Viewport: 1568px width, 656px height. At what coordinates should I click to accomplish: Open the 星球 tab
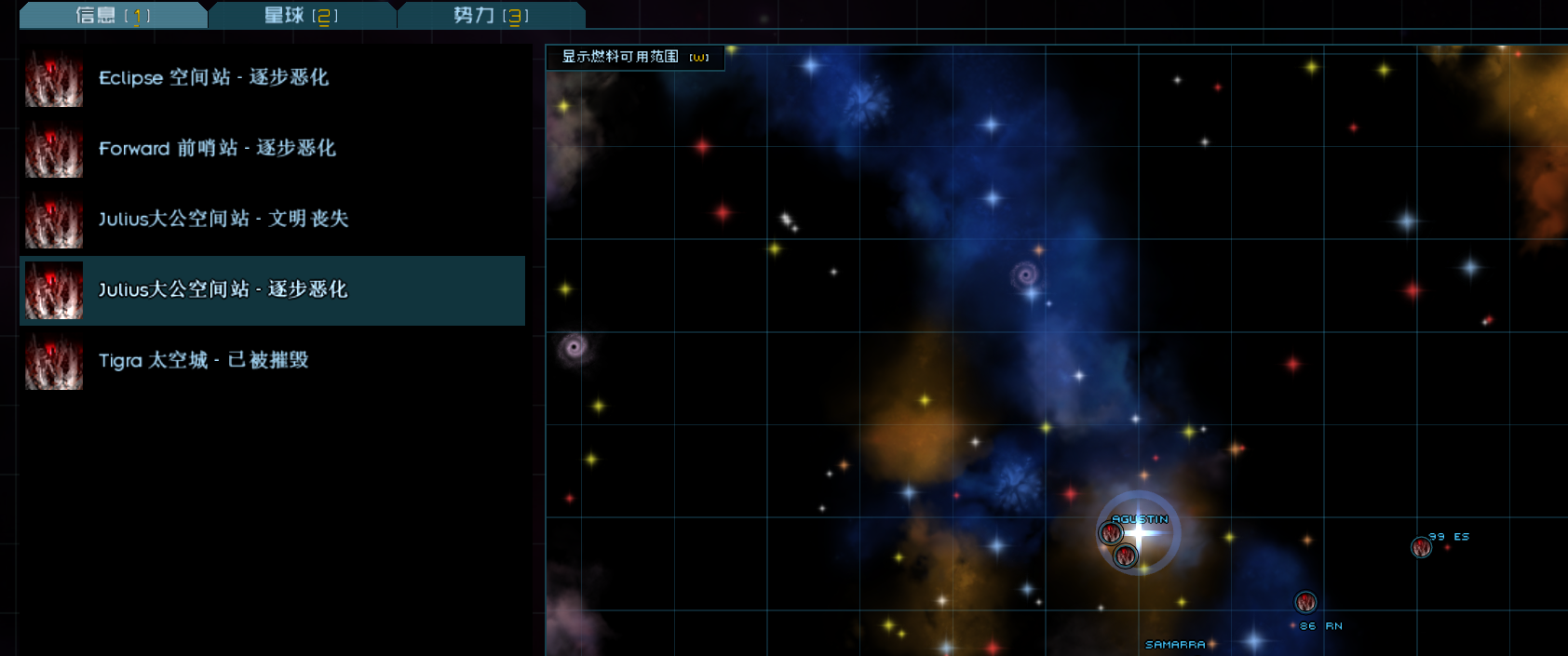click(x=301, y=15)
